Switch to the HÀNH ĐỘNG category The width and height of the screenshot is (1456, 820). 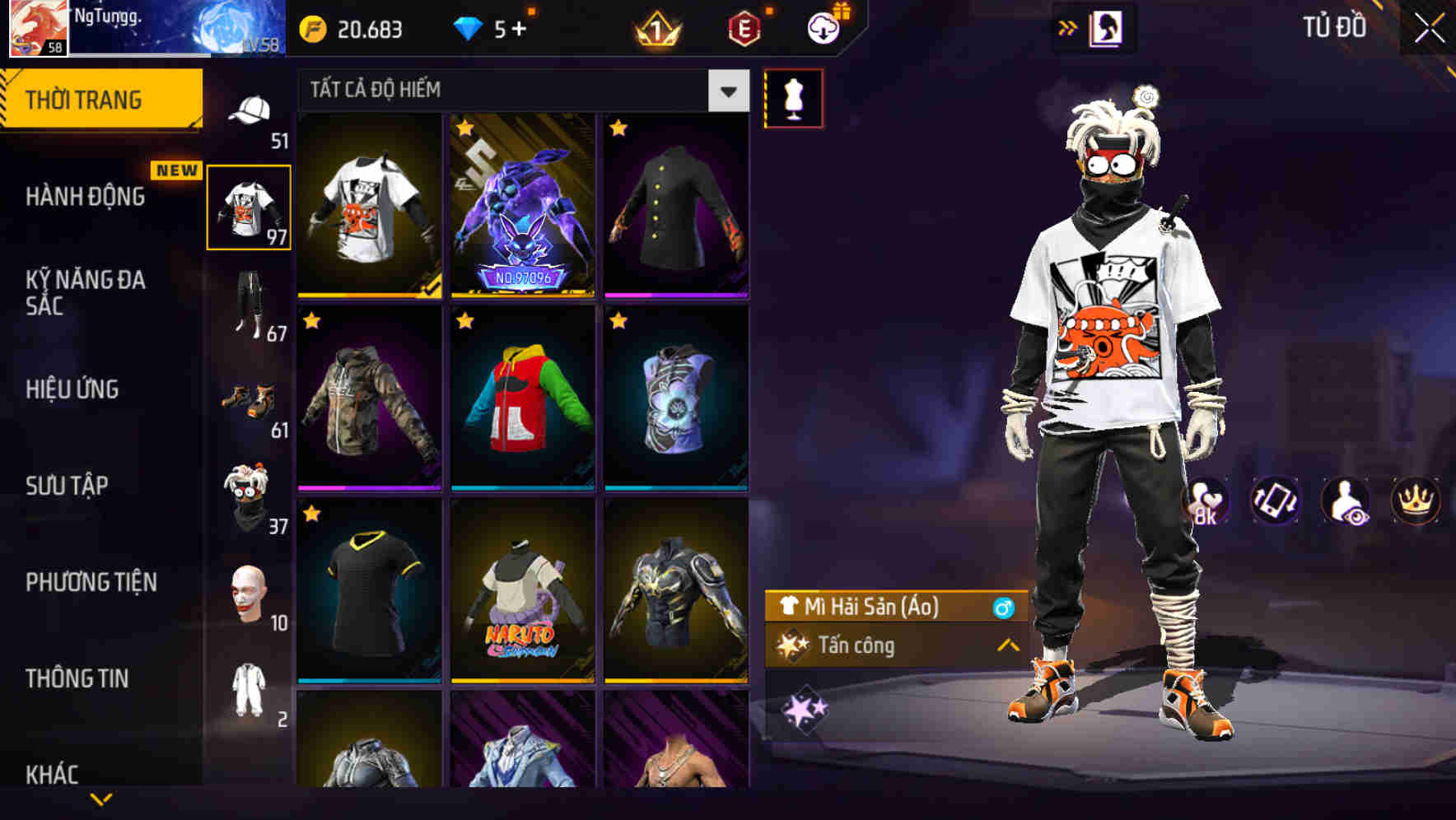click(x=82, y=198)
